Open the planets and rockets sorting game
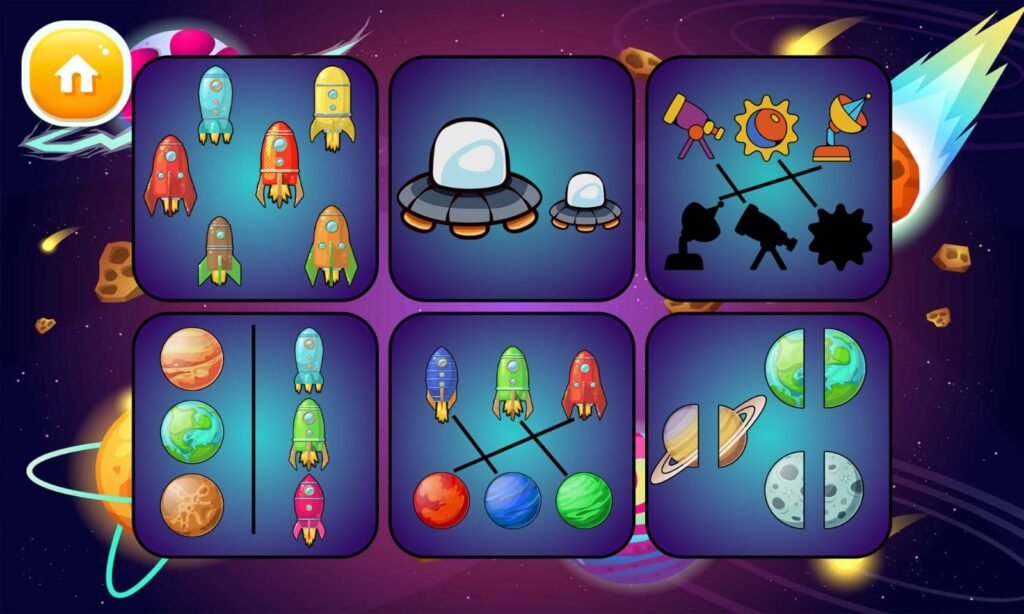This screenshot has width=1024, height=614. coord(255,434)
